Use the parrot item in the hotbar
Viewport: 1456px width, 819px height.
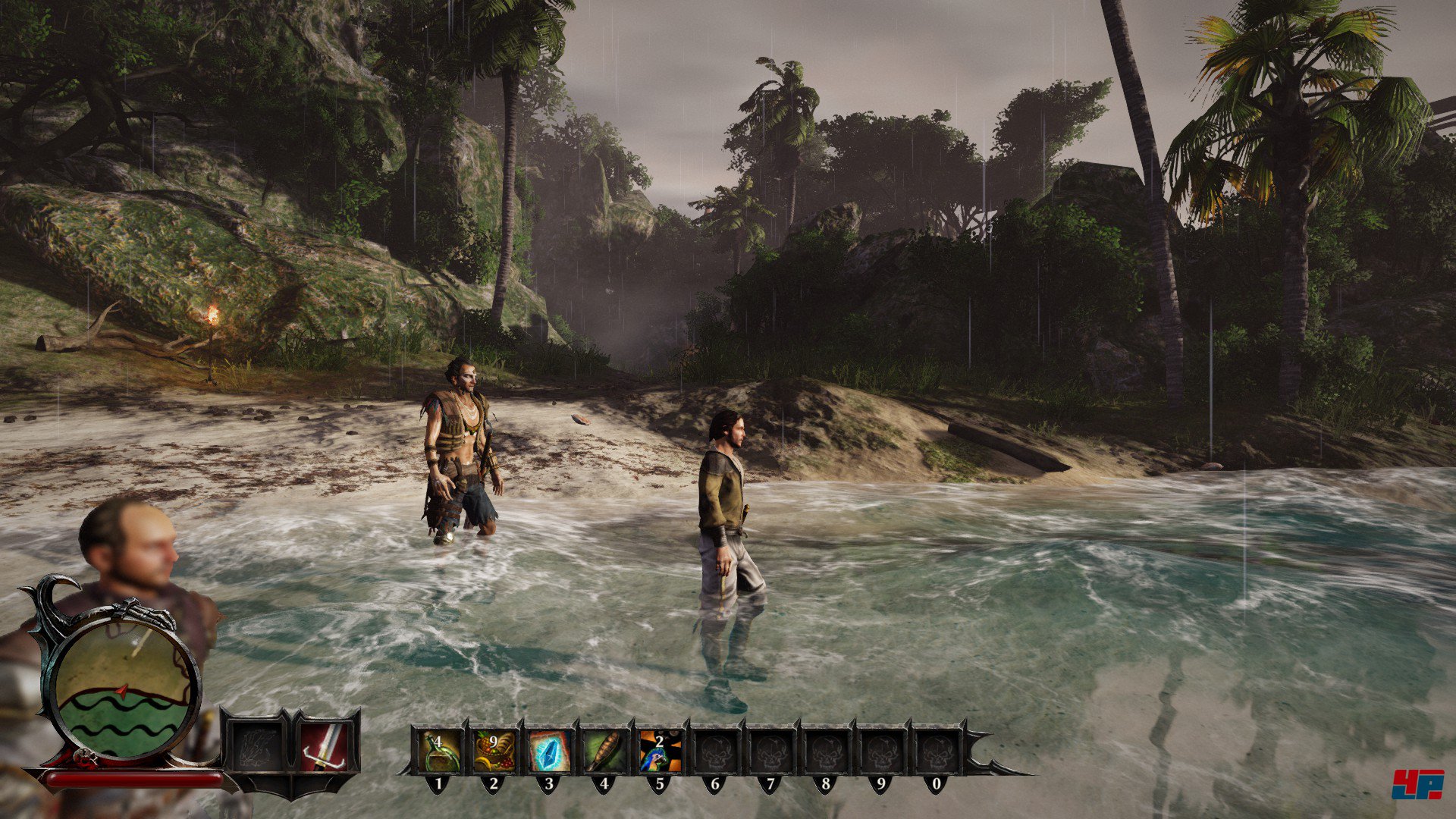[x=660, y=752]
